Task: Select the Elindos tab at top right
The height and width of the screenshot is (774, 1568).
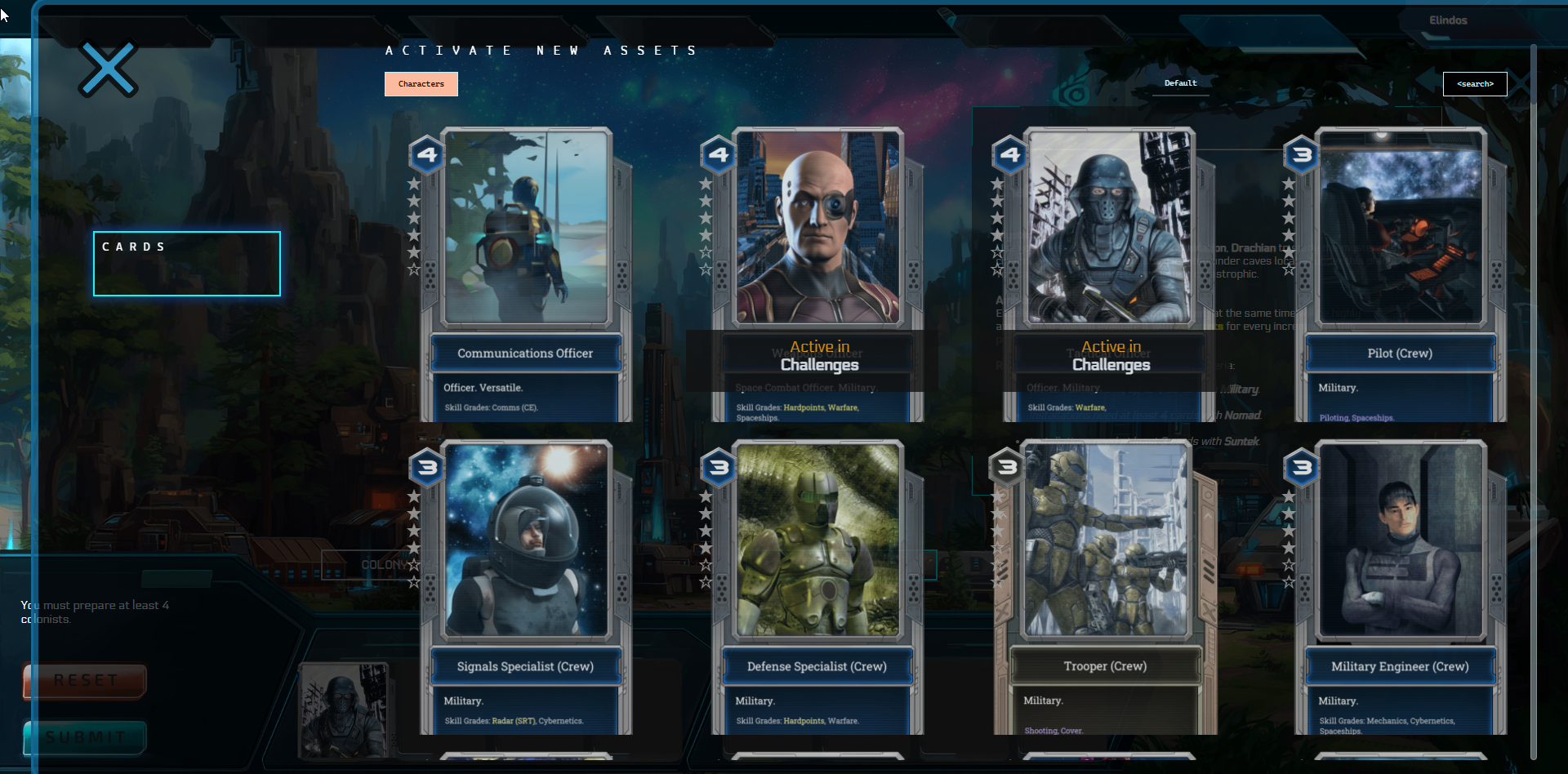Action: click(x=1448, y=20)
